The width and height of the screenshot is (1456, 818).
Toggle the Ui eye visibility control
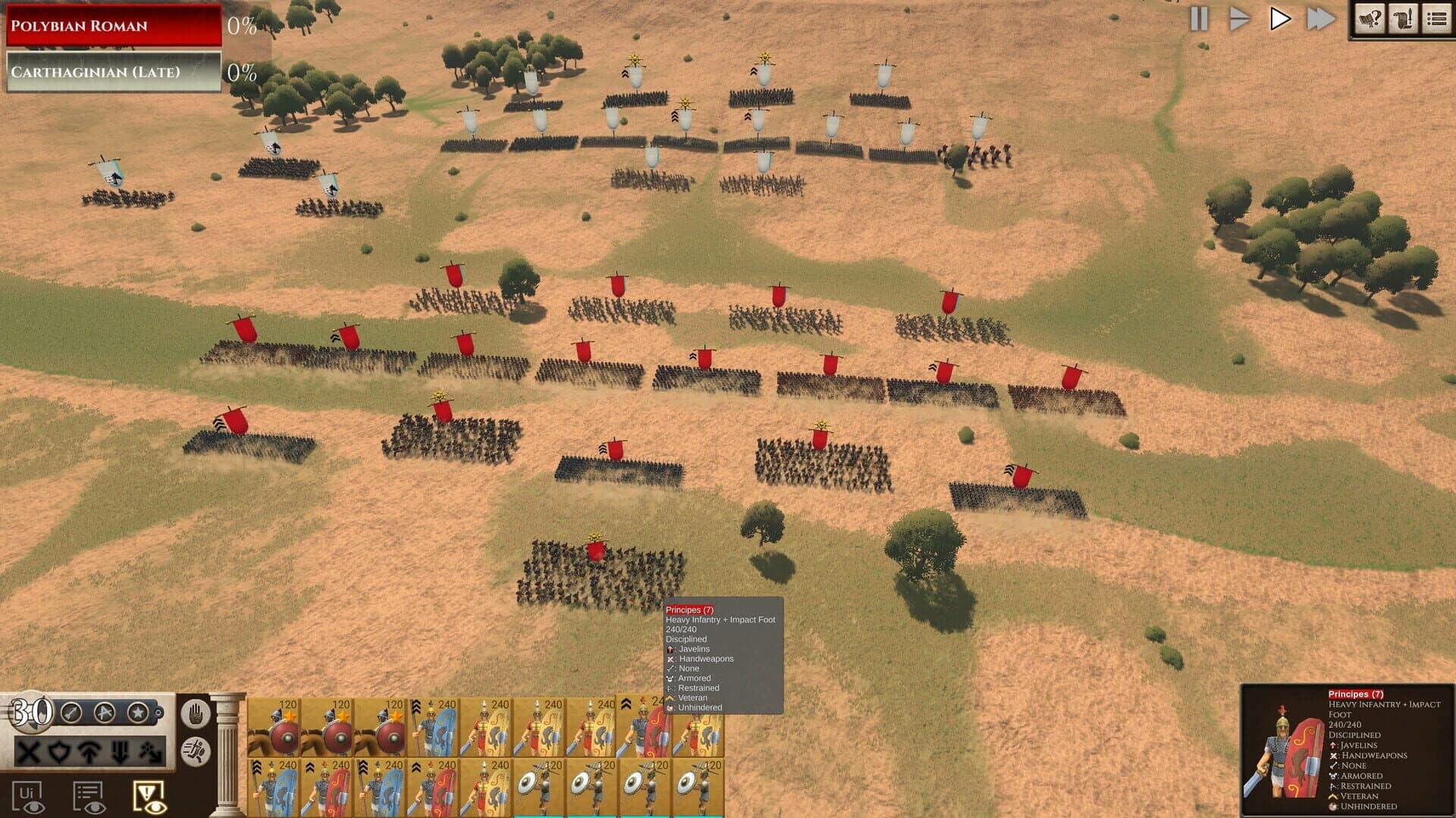[x=30, y=794]
